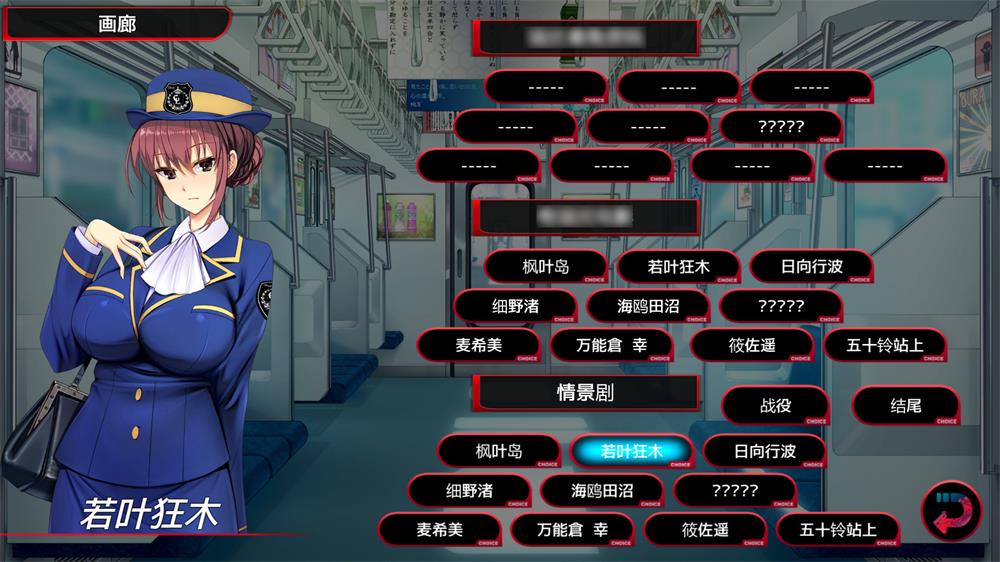Open 细野渚 in the 情景剧 section
Viewport: 1000px width, 562px height.
(x=468, y=490)
